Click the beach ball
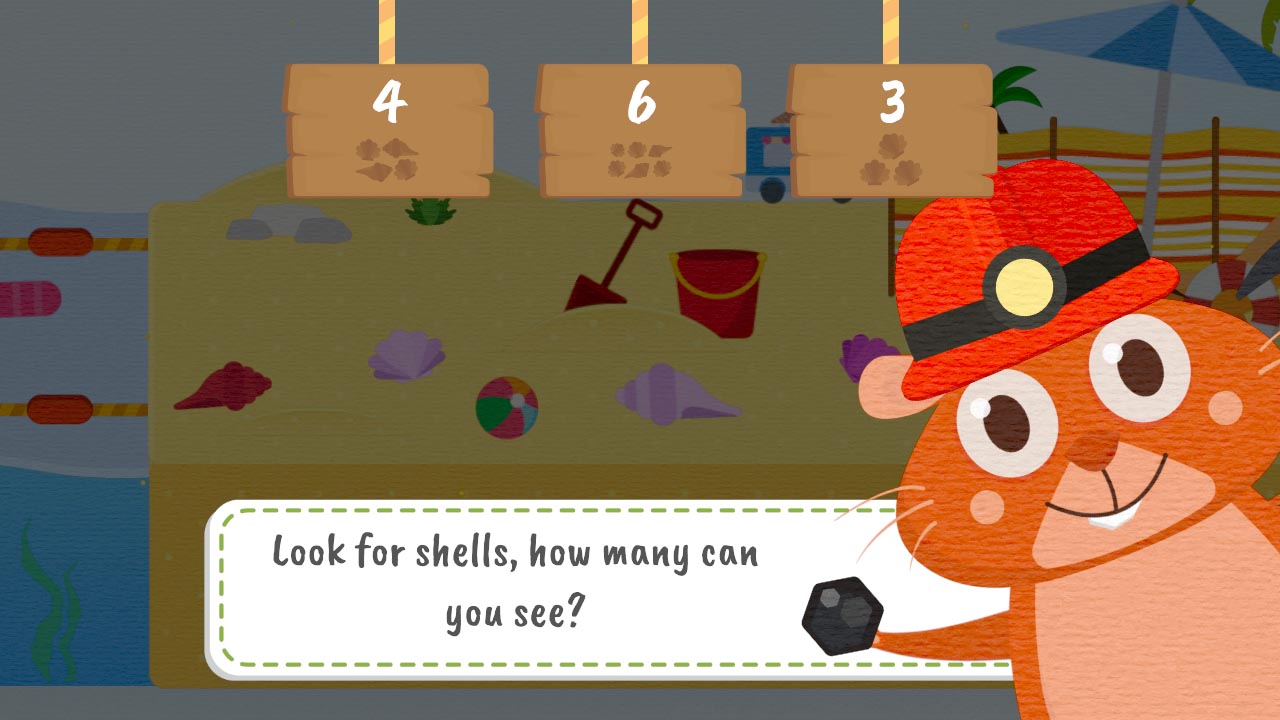 pyautogui.click(x=508, y=404)
